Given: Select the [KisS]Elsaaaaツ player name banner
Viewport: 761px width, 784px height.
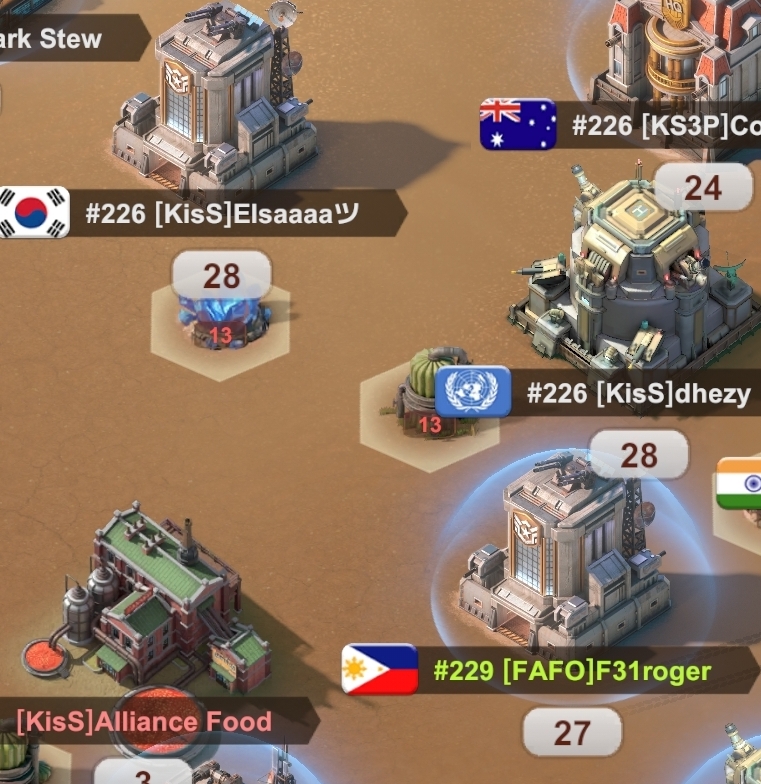Looking at the screenshot, I should click(x=220, y=214).
